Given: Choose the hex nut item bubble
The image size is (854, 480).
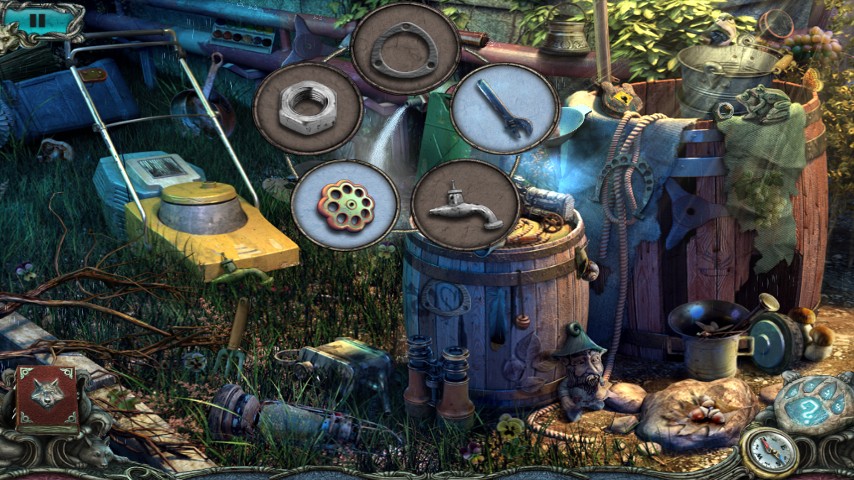Looking at the screenshot, I should (307, 108).
